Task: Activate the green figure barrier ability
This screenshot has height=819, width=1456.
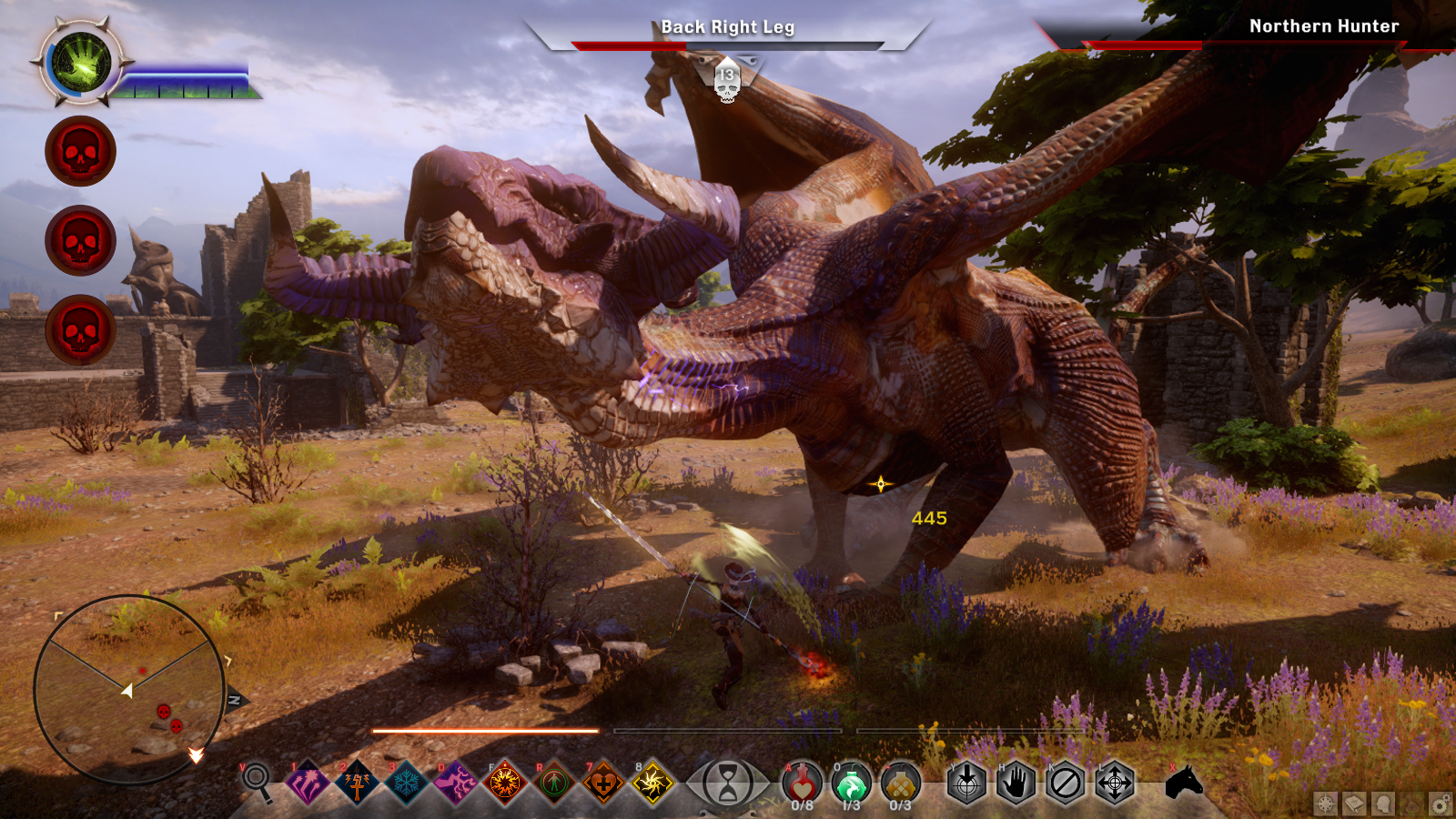Action: click(554, 782)
